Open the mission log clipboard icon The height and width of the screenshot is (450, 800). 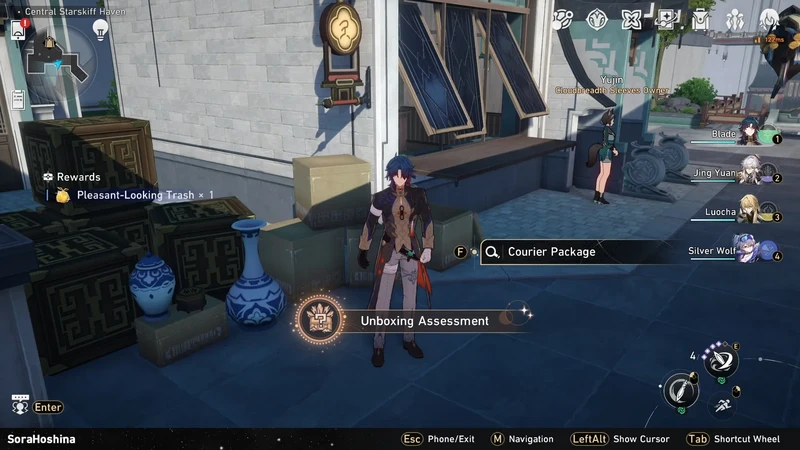tap(18, 99)
